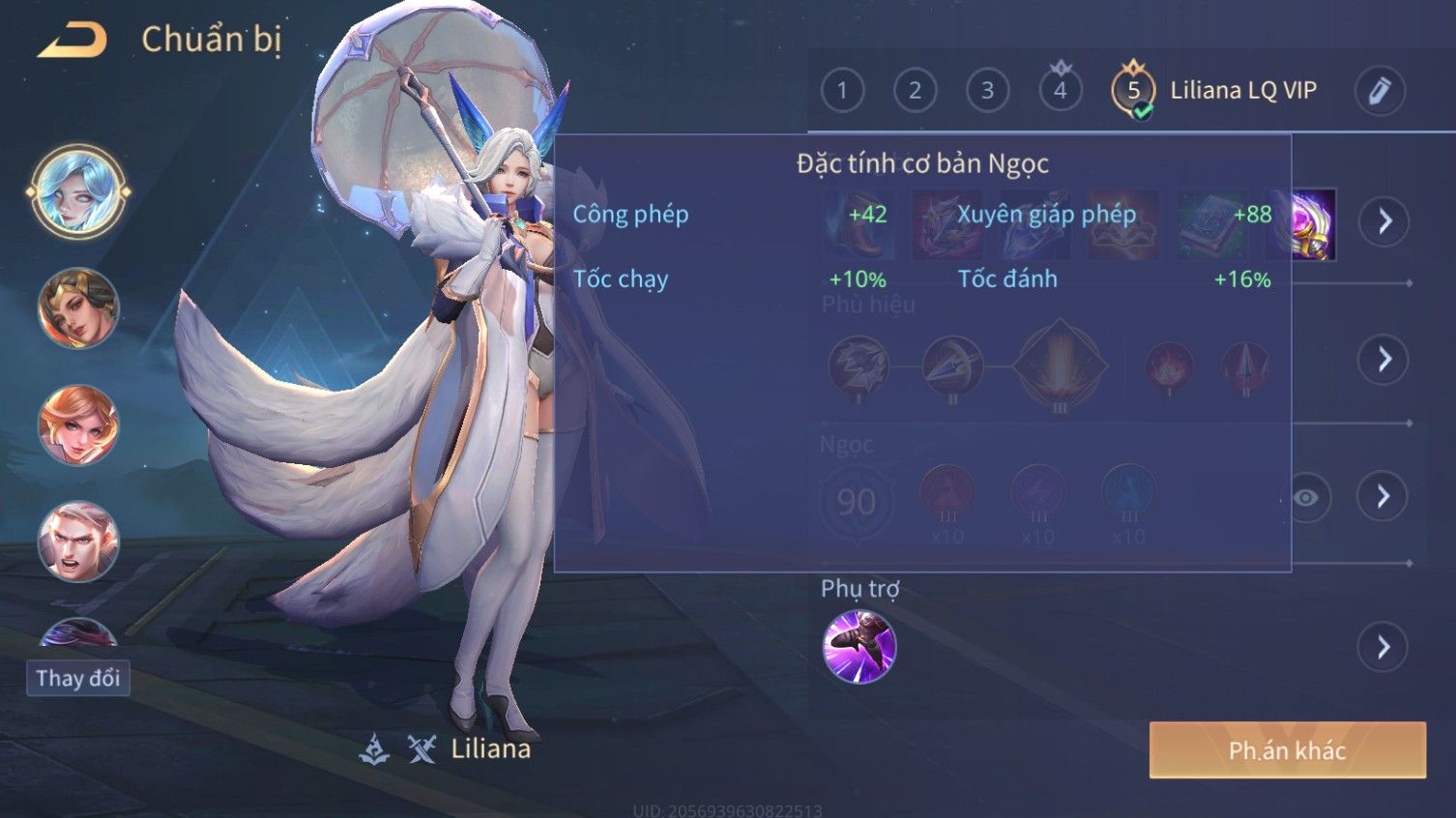
Task: Expand the Phù hiệu badge section
Action: click(x=1384, y=359)
